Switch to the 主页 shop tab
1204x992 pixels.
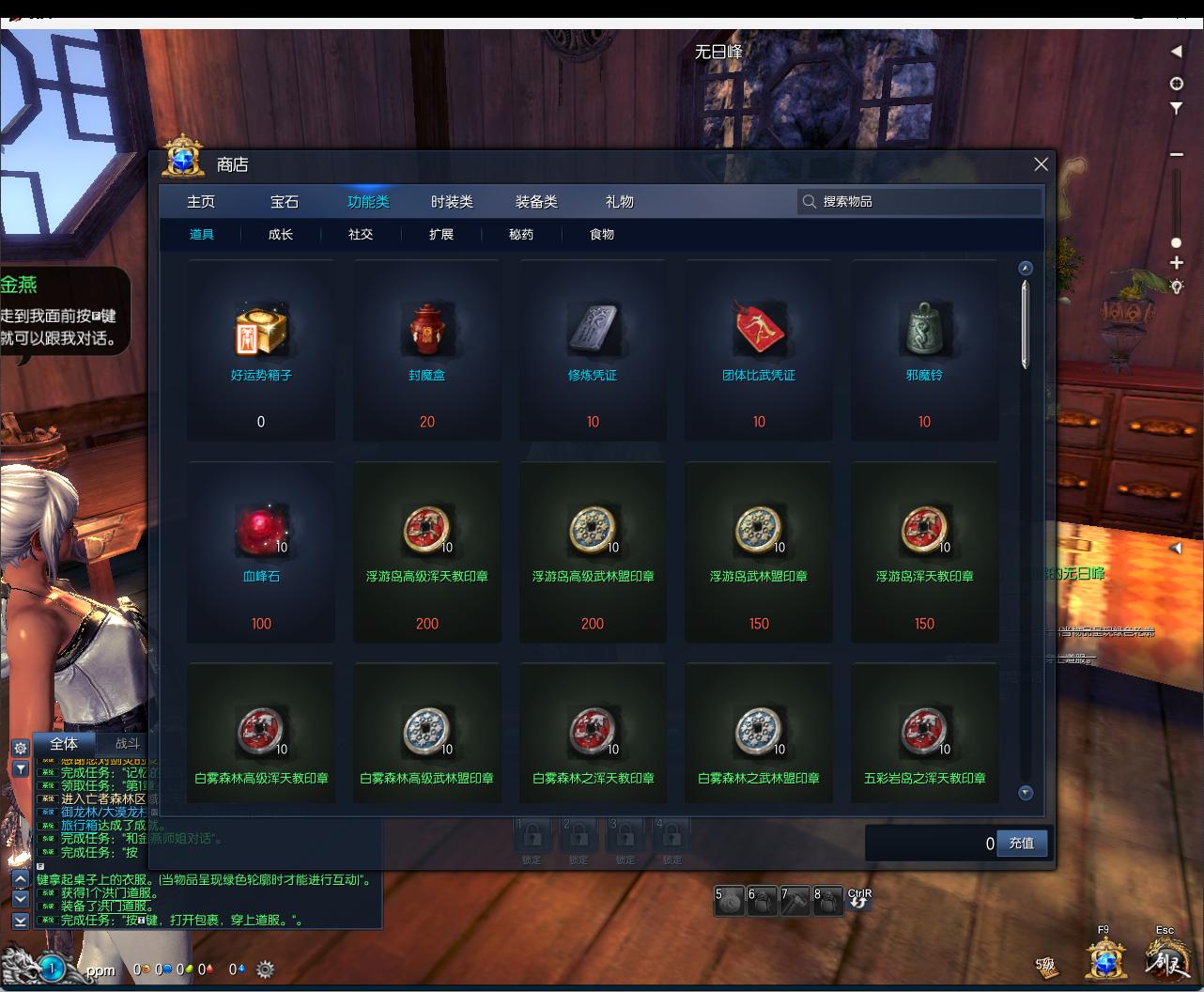201,202
